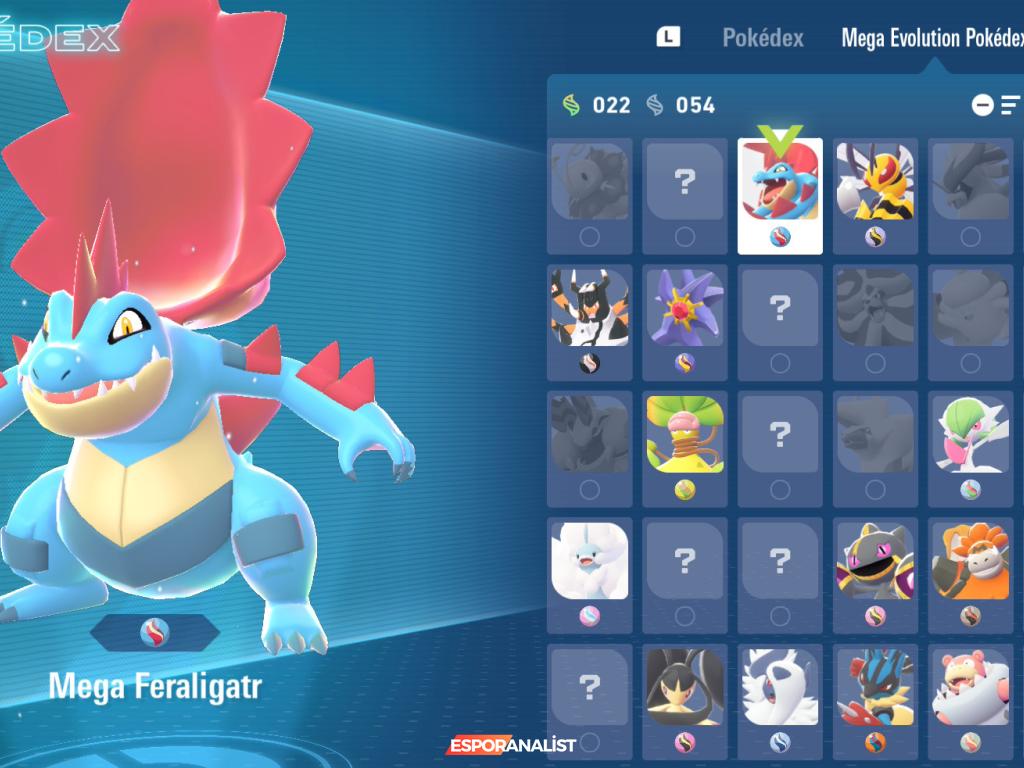The height and width of the screenshot is (768, 1024).
Task: Select the black, white and orange Mega tile
Action: 590,312
